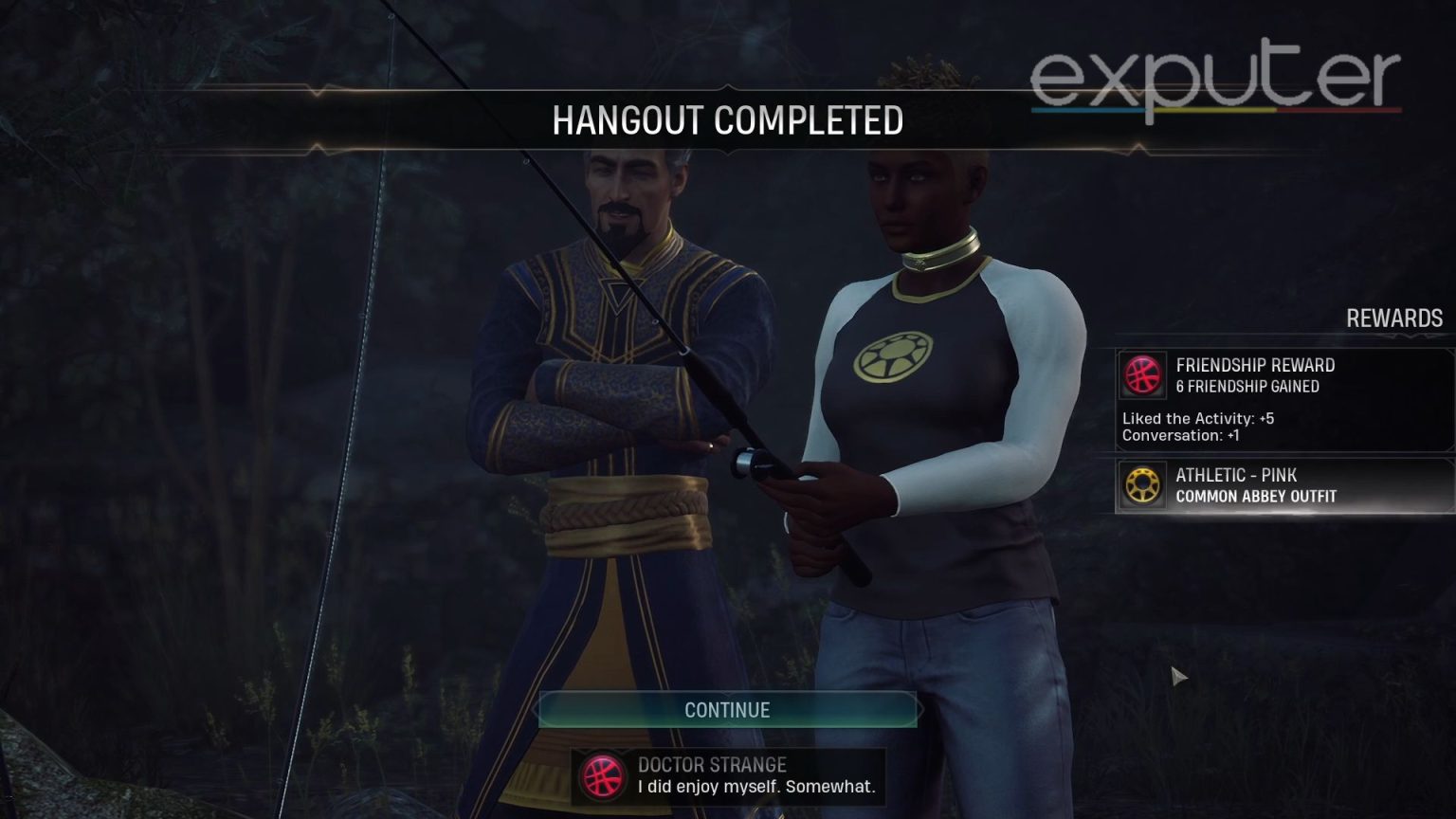Click the gold Athletic outfit emblem icon
Viewport: 1456px width, 819px height.
pos(1142,485)
